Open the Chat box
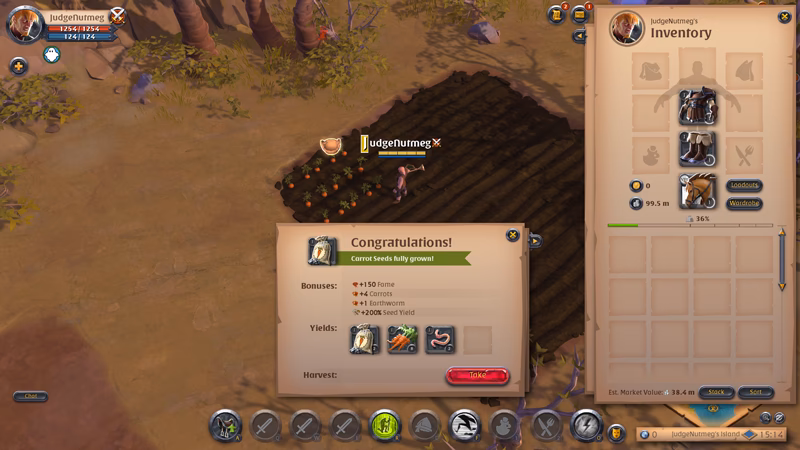 click(x=30, y=396)
